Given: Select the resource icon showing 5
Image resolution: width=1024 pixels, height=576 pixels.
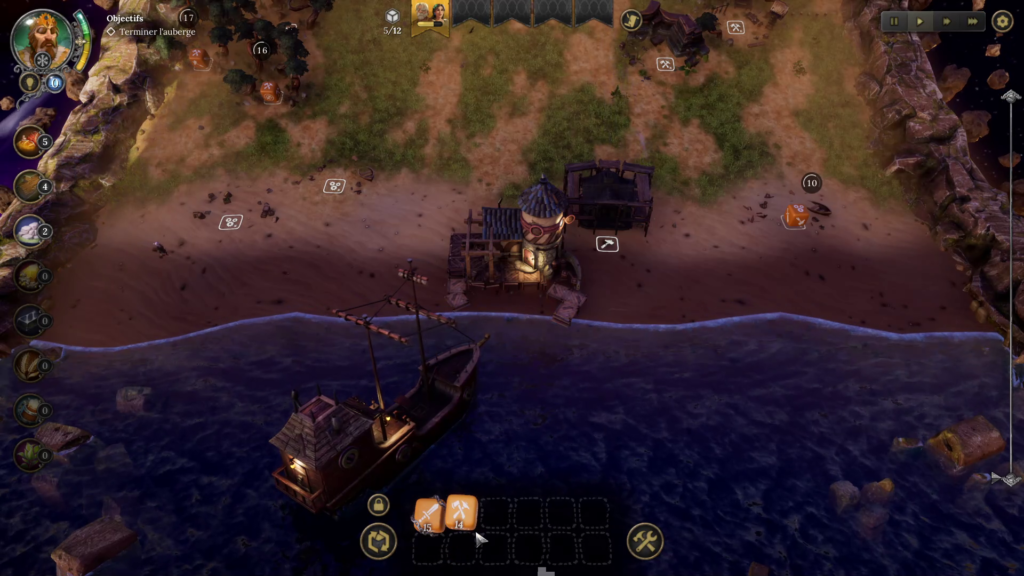Looking at the screenshot, I should (29, 141).
